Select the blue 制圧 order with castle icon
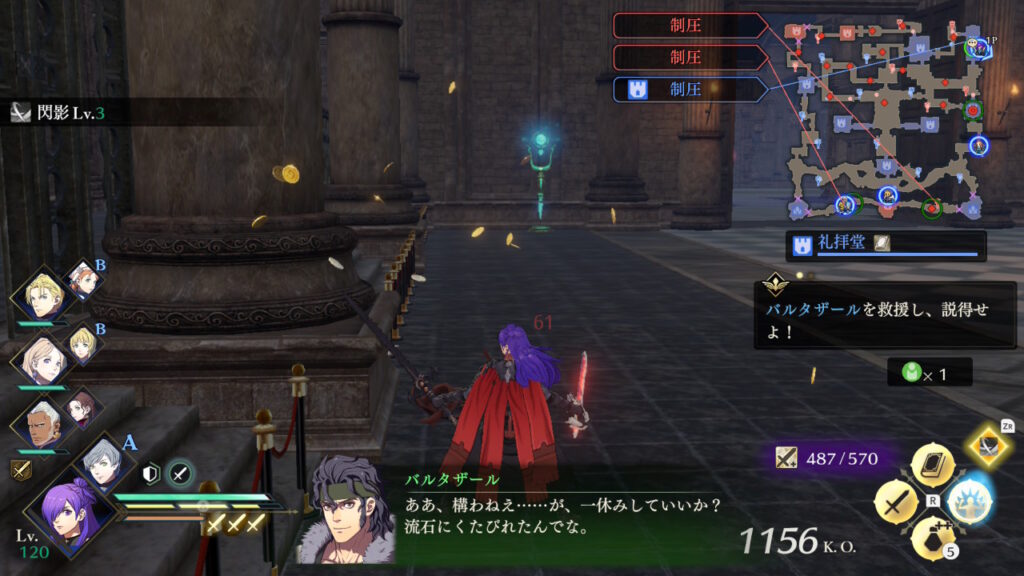This screenshot has width=1024, height=576. tap(689, 90)
